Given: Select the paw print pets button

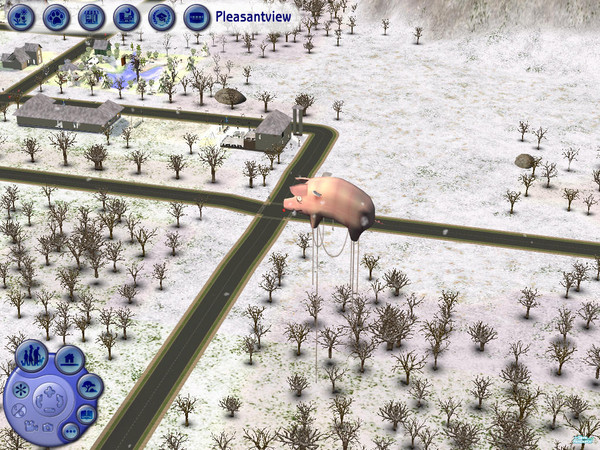Looking at the screenshot, I should click(57, 17).
